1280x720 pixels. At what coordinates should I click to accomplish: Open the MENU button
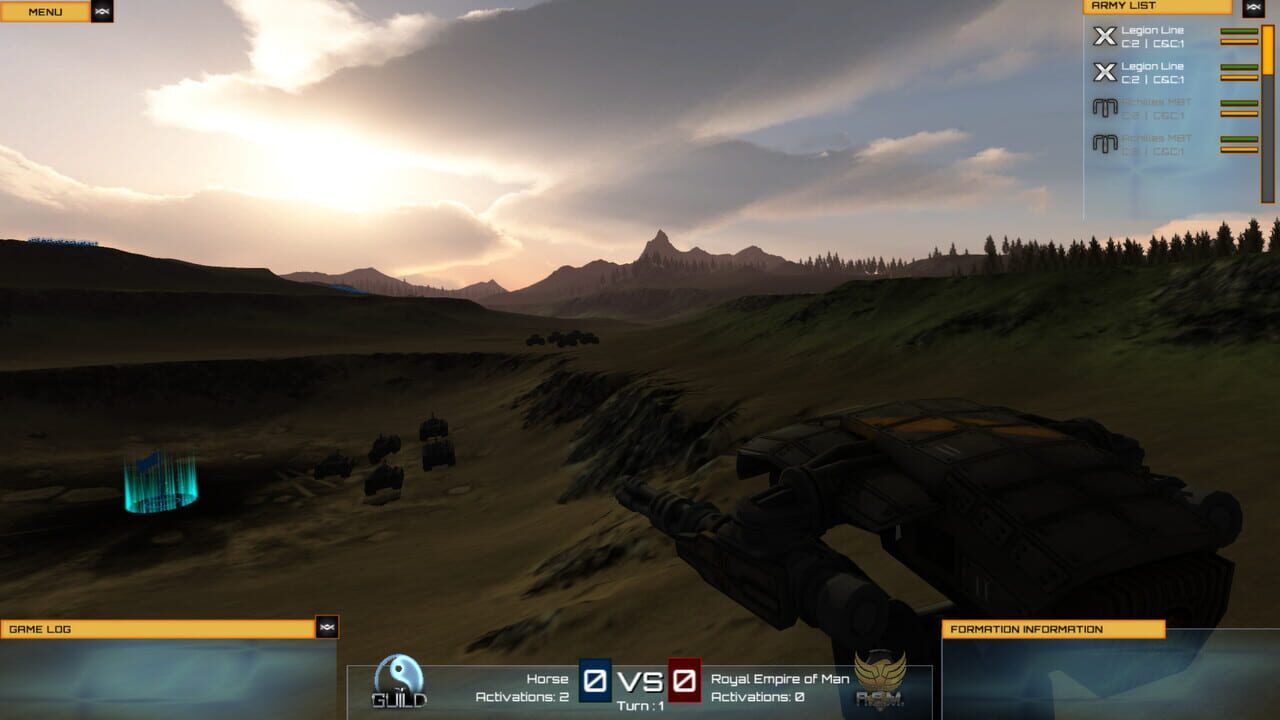tap(45, 11)
